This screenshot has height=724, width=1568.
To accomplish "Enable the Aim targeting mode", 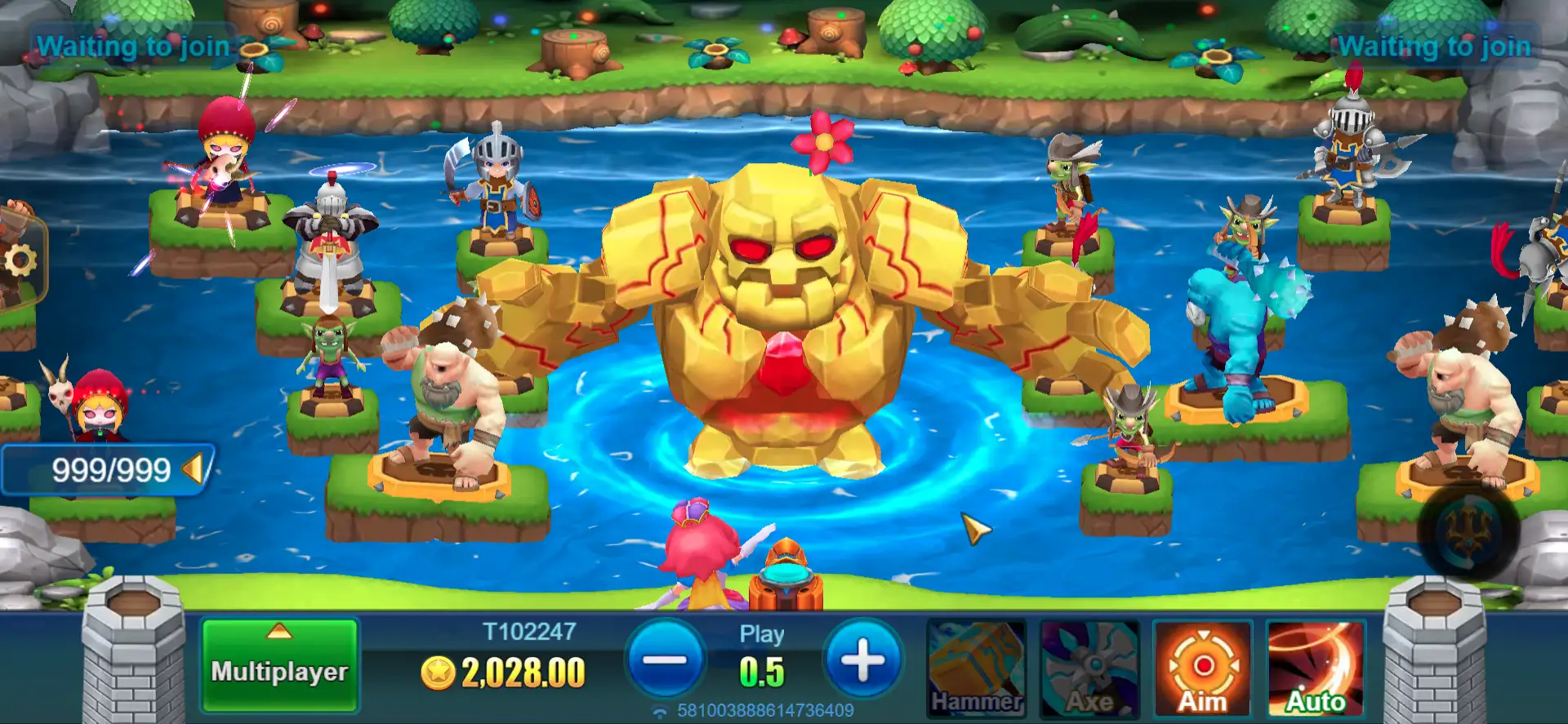I will click(x=1202, y=669).
